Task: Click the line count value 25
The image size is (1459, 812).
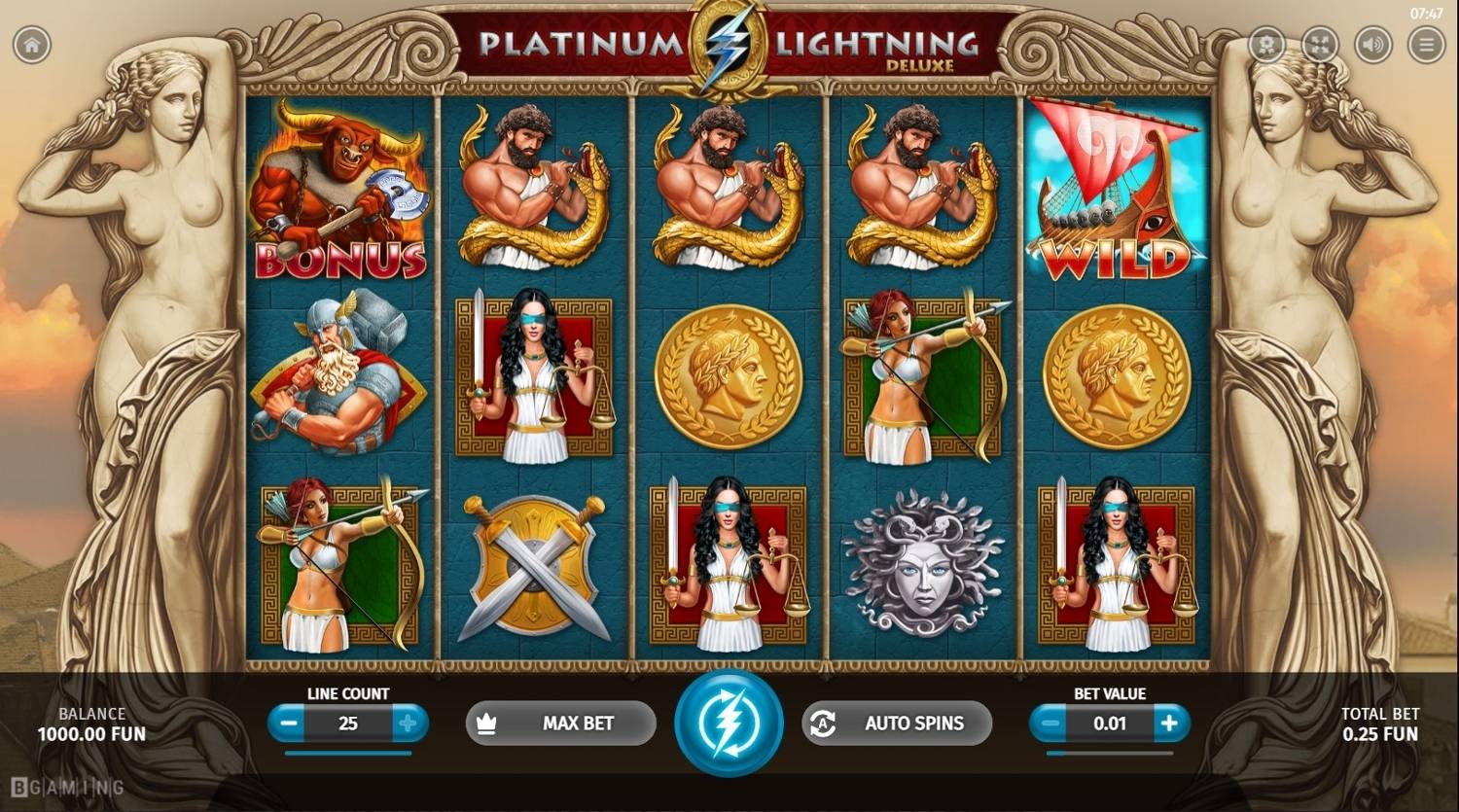Action: pyautogui.click(x=347, y=724)
